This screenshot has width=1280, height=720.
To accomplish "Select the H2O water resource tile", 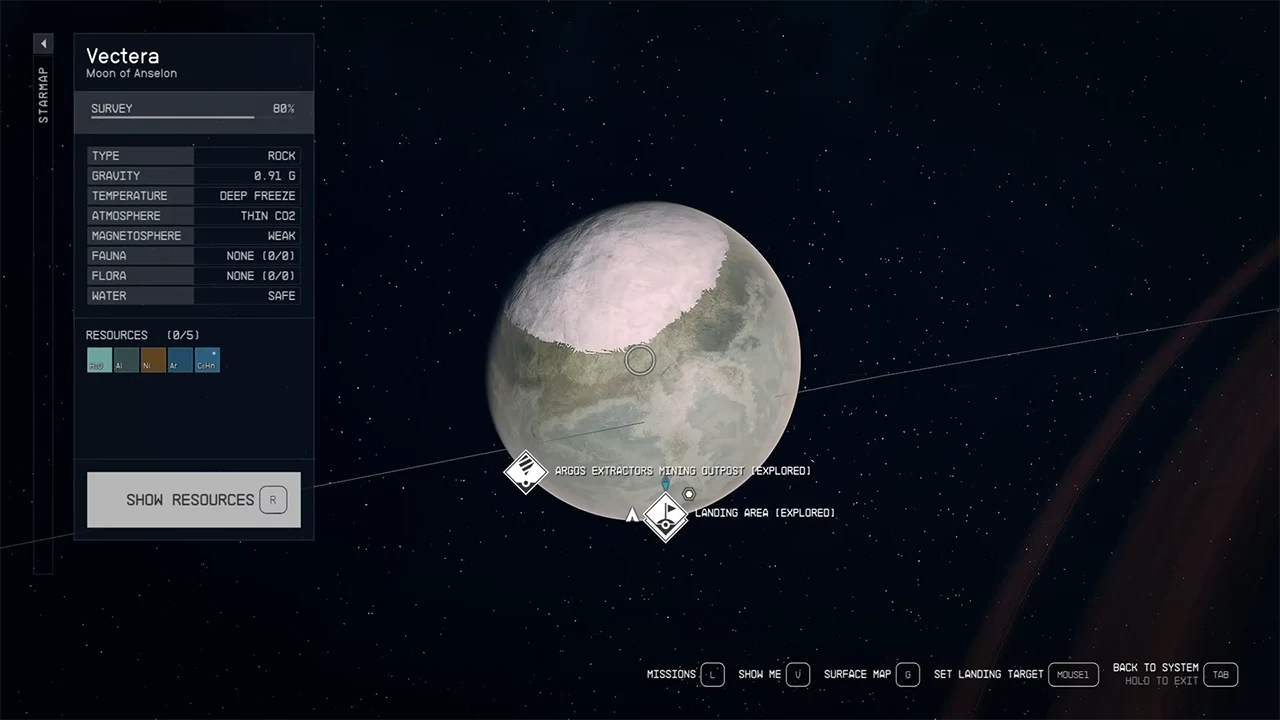I will pyautogui.click(x=99, y=360).
